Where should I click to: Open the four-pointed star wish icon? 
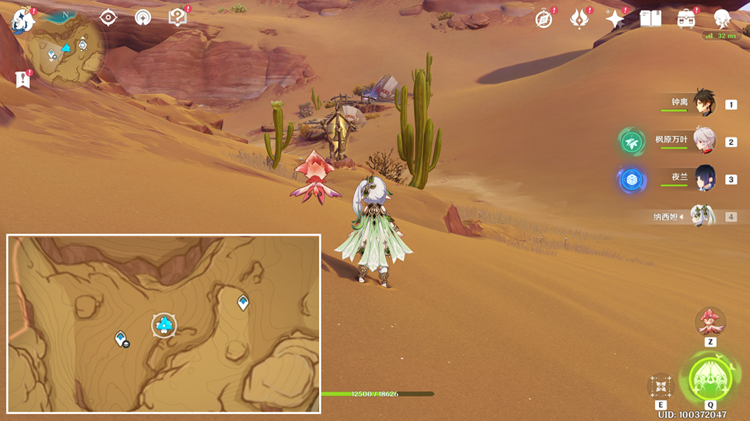[615, 18]
